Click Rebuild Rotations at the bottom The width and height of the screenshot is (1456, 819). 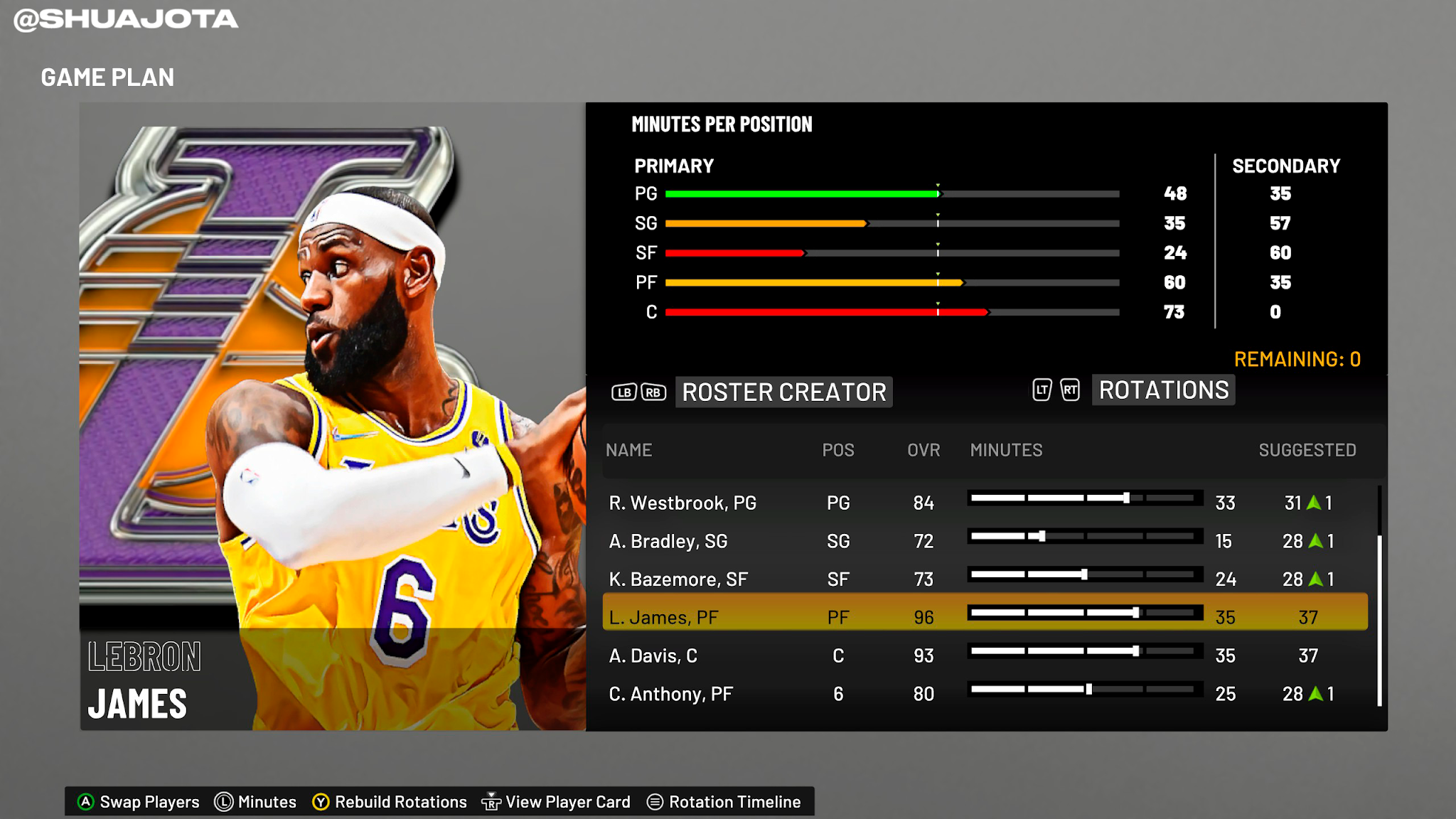402,801
